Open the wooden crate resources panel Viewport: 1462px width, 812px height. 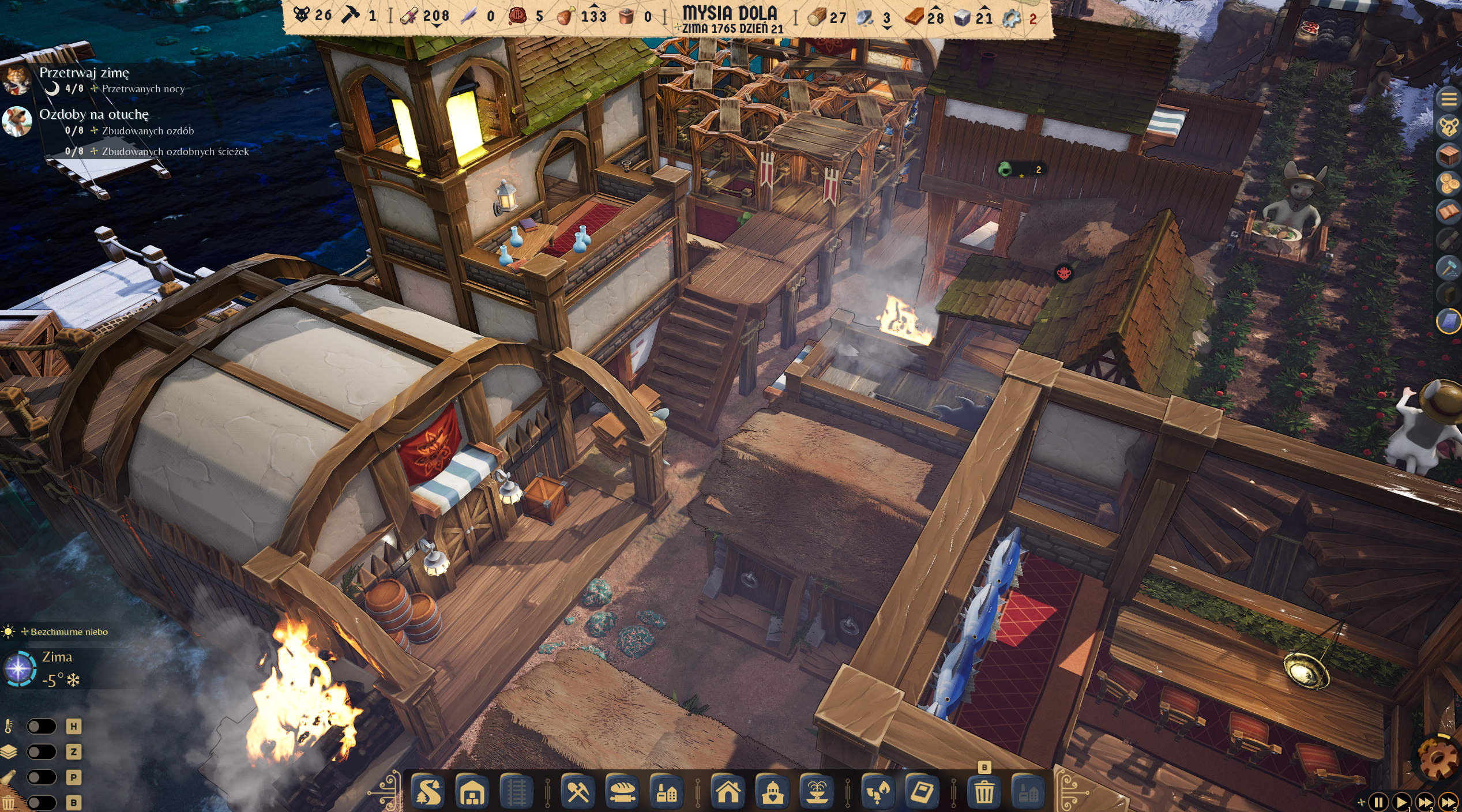(x=1449, y=155)
